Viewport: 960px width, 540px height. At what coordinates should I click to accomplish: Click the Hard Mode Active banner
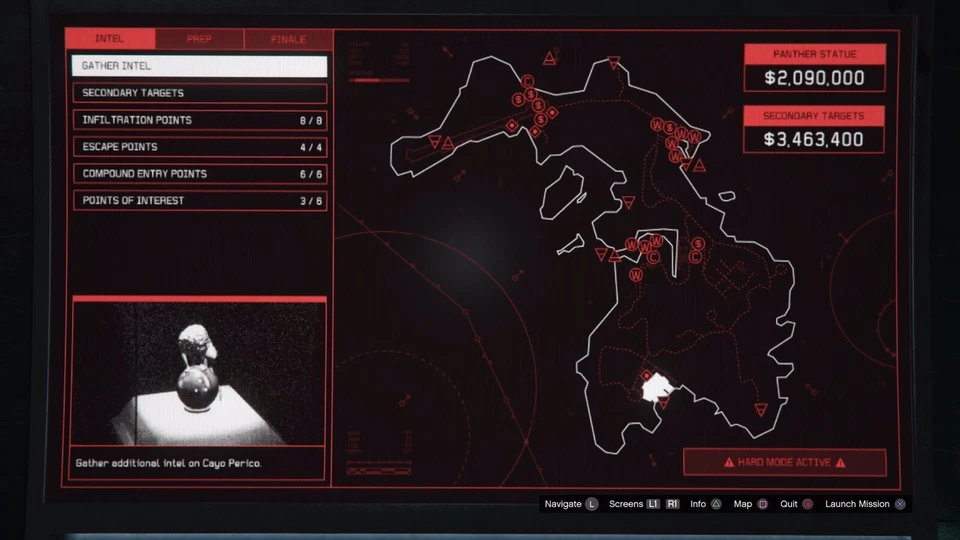785,463
